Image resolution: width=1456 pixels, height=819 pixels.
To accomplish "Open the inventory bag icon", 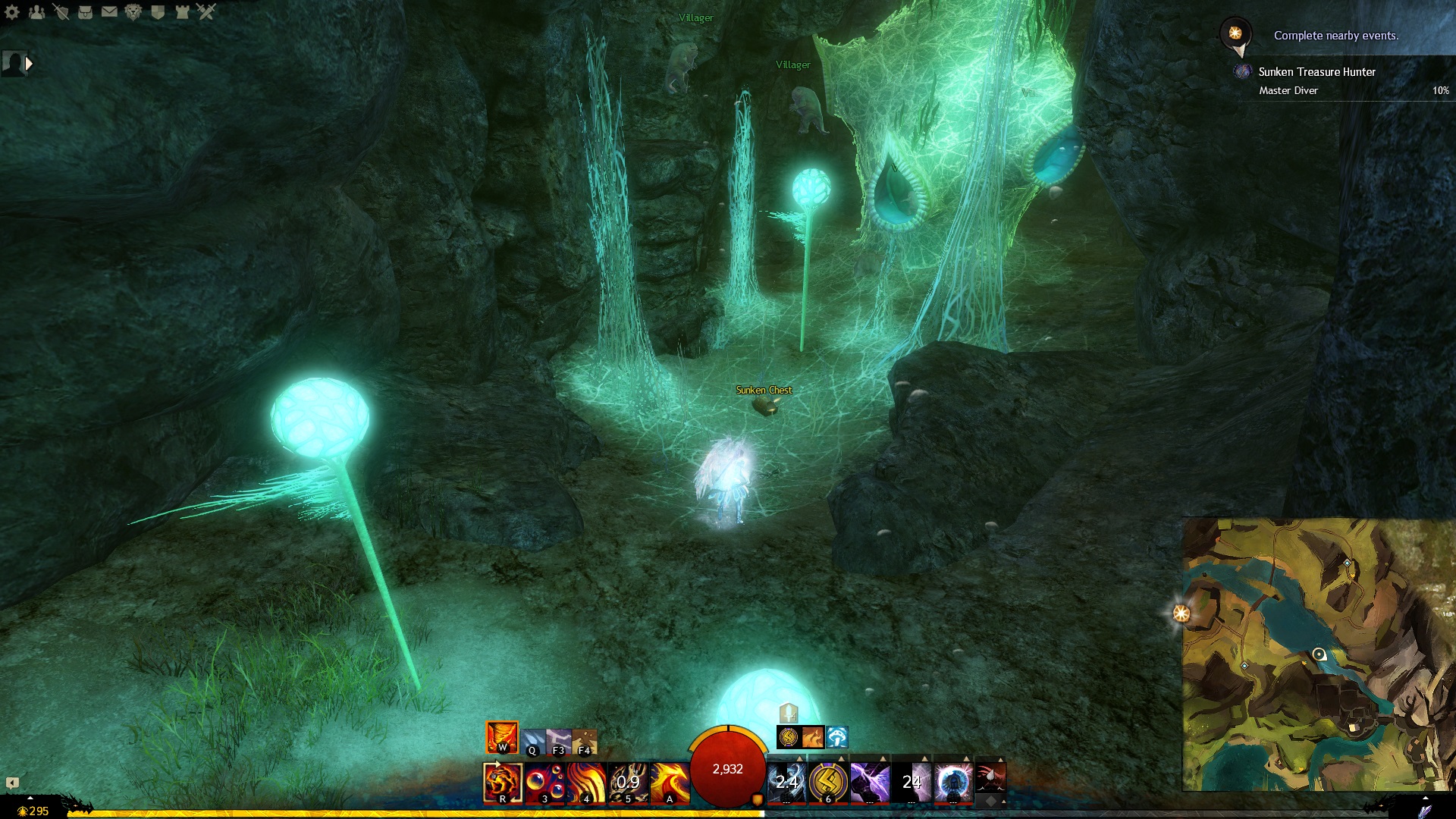I will [85, 12].
